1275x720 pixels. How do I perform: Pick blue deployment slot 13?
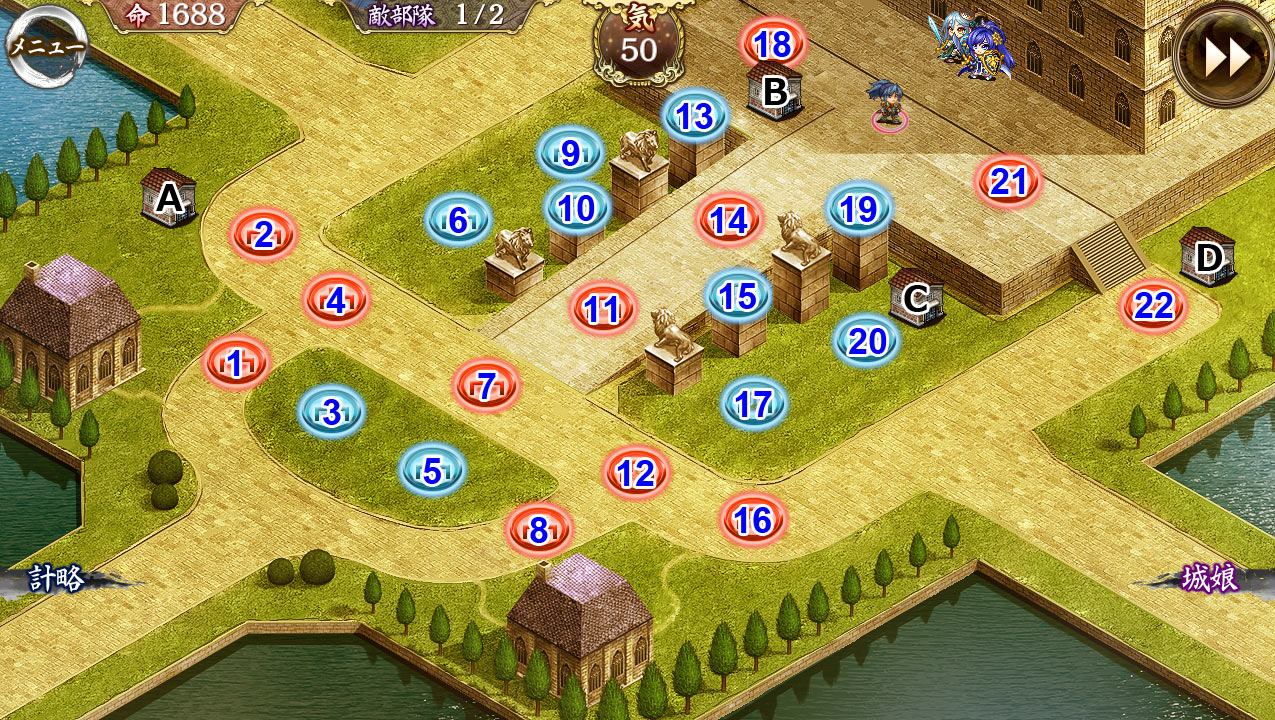(694, 116)
